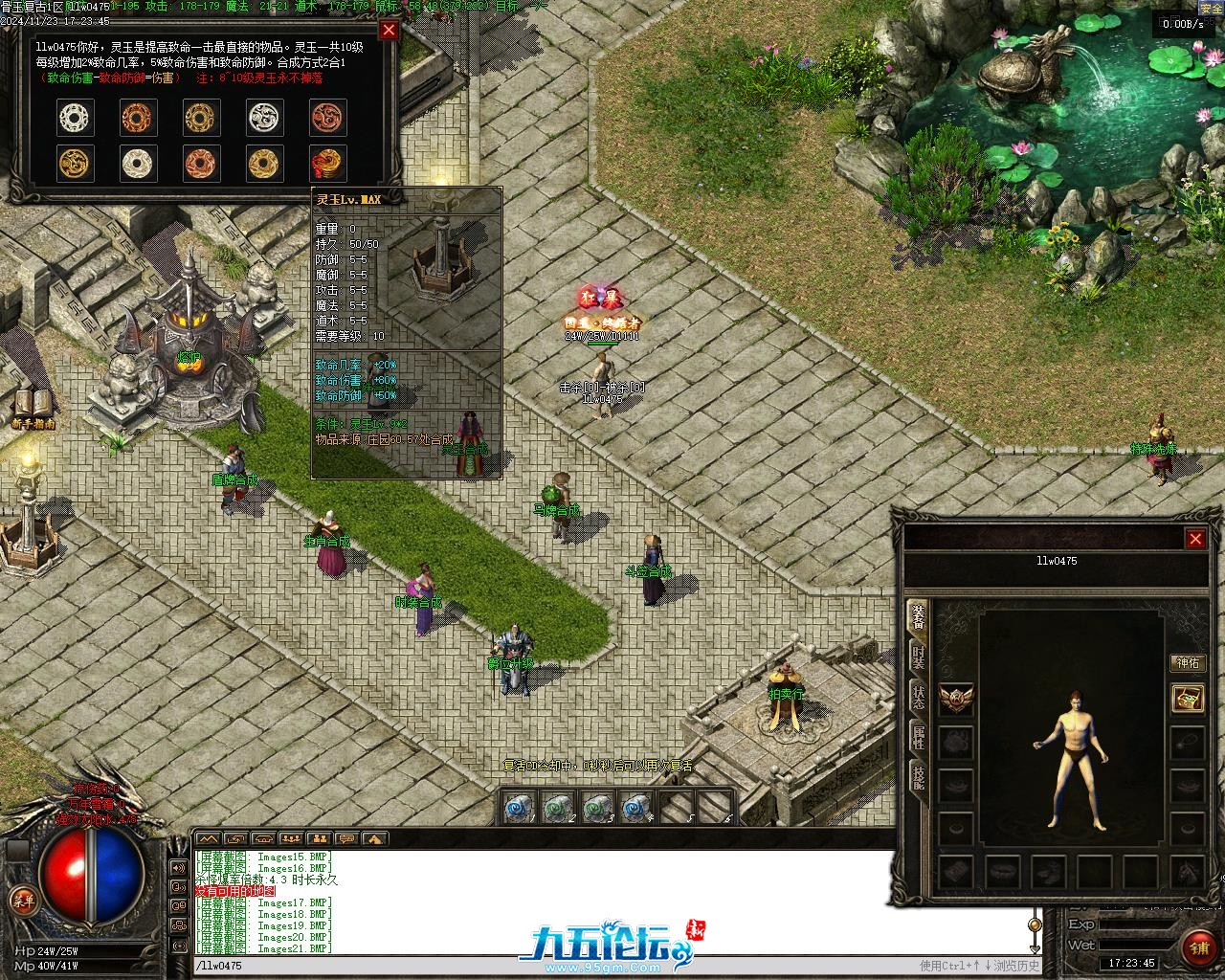Close the llw0475 character equipment panel
This screenshot has height=980, width=1225.
point(1195,540)
